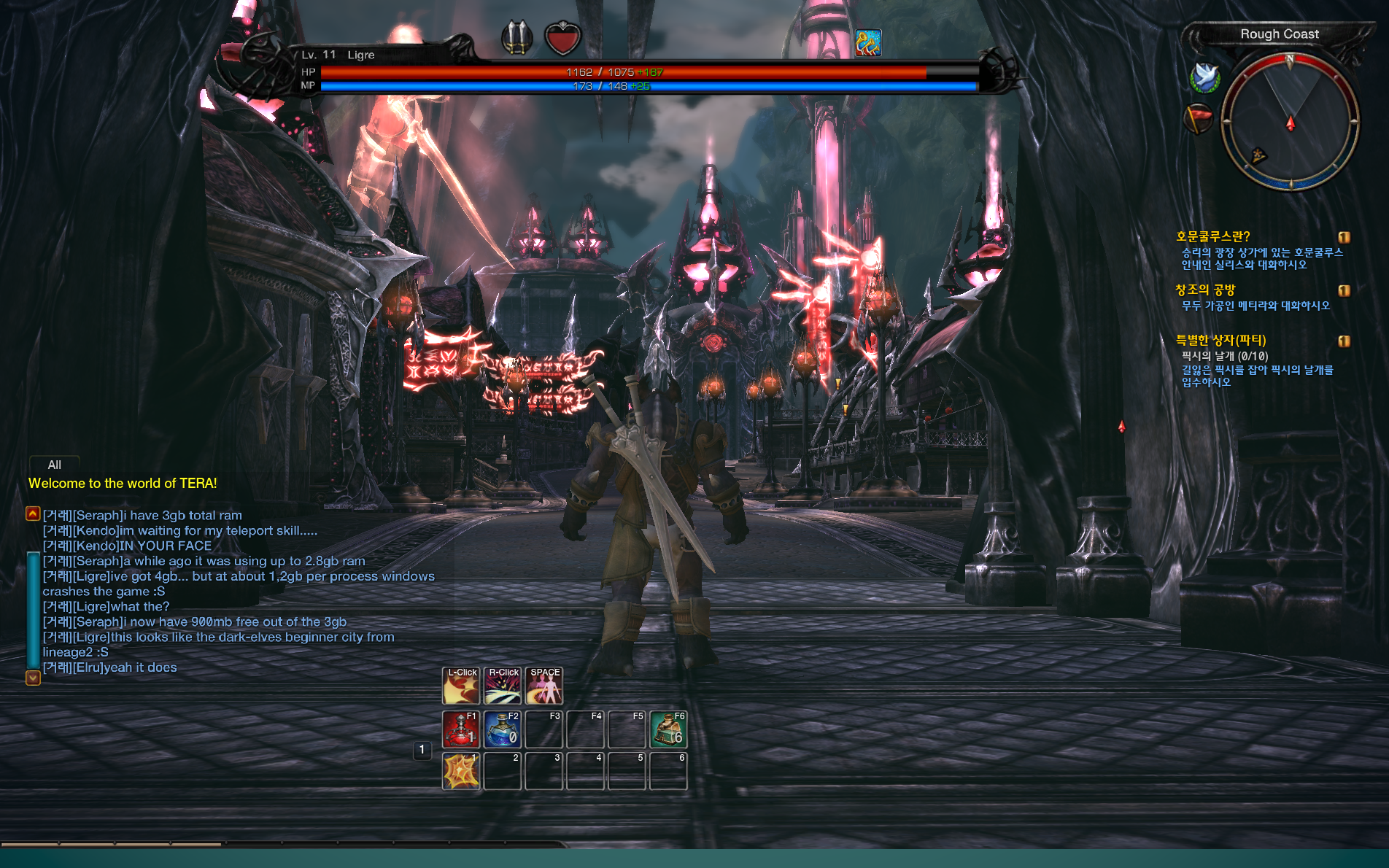Activate the L-Click basic attack skill
The height and width of the screenshot is (868, 1389).
click(x=461, y=686)
